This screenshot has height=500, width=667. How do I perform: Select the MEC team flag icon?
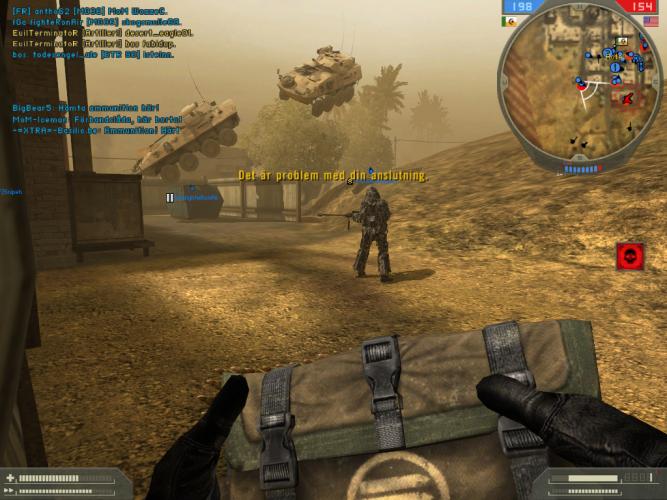[x=511, y=20]
